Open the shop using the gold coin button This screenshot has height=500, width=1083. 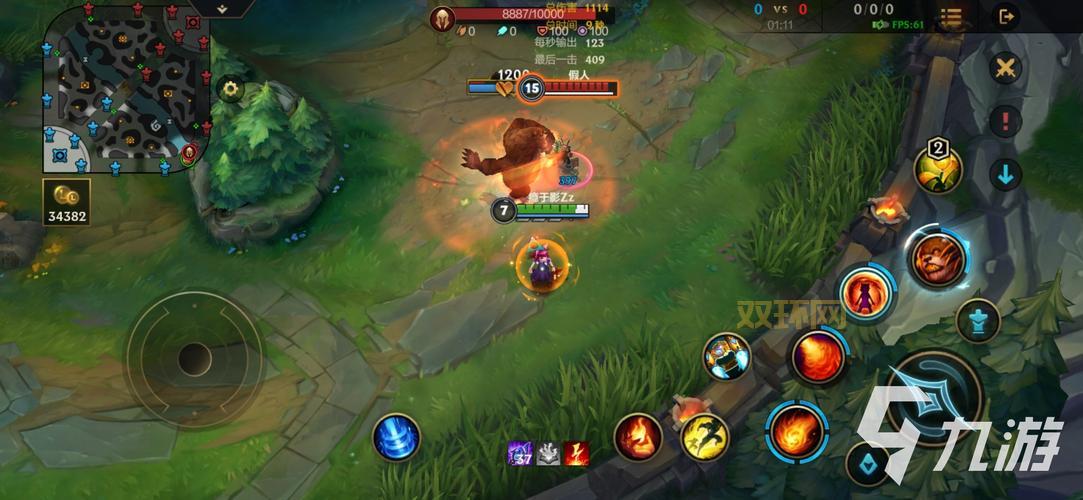pos(67,201)
